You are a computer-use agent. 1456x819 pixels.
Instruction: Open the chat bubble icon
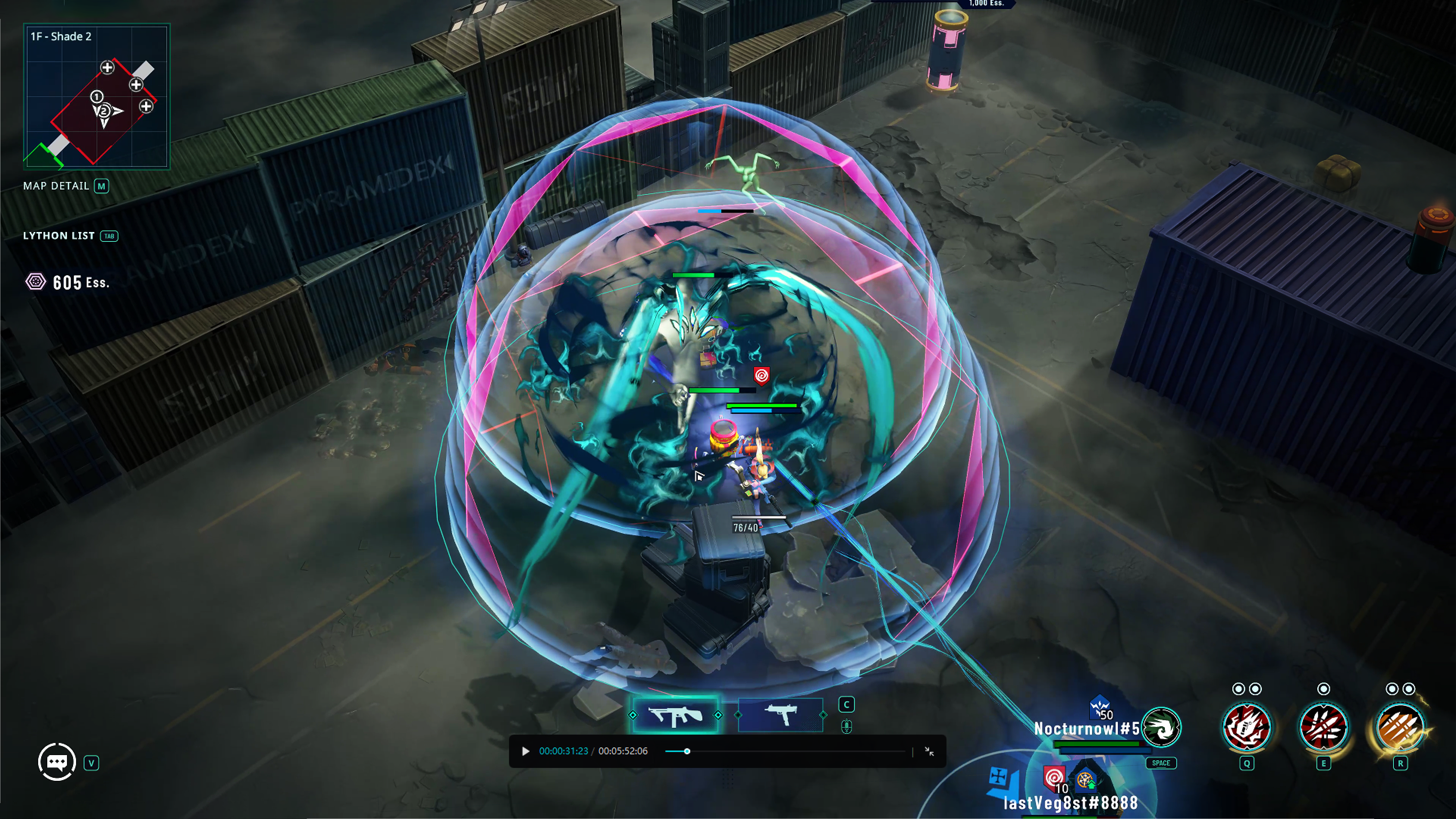pos(57,762)
